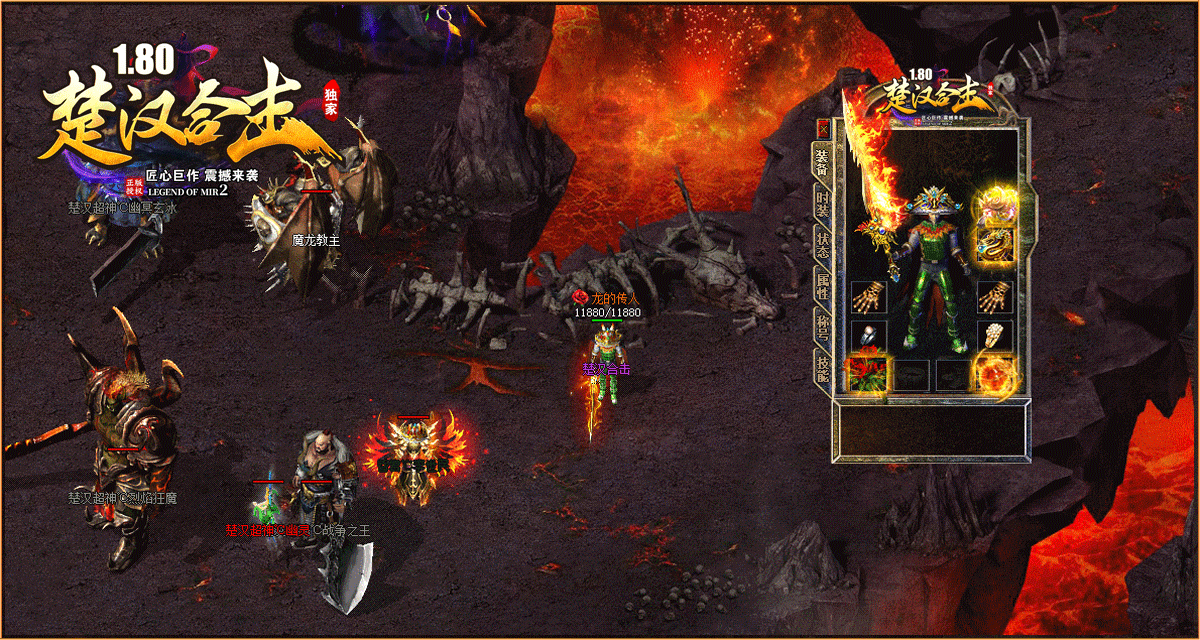Select the right golden gauntlet slot
This screenshot has width=1200, height=640.
(996, 298)
